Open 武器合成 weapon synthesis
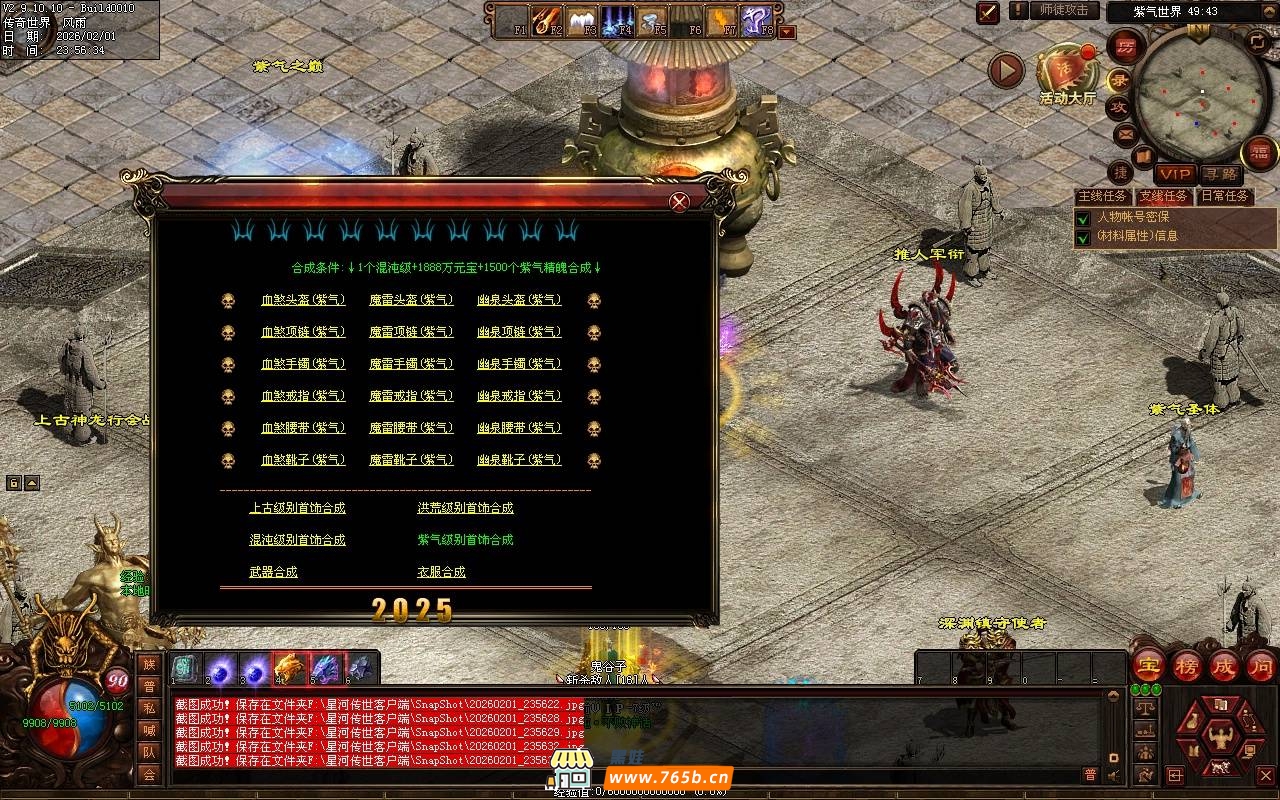Viewport: 1280px width, 800px height. (x=273, y=572)
